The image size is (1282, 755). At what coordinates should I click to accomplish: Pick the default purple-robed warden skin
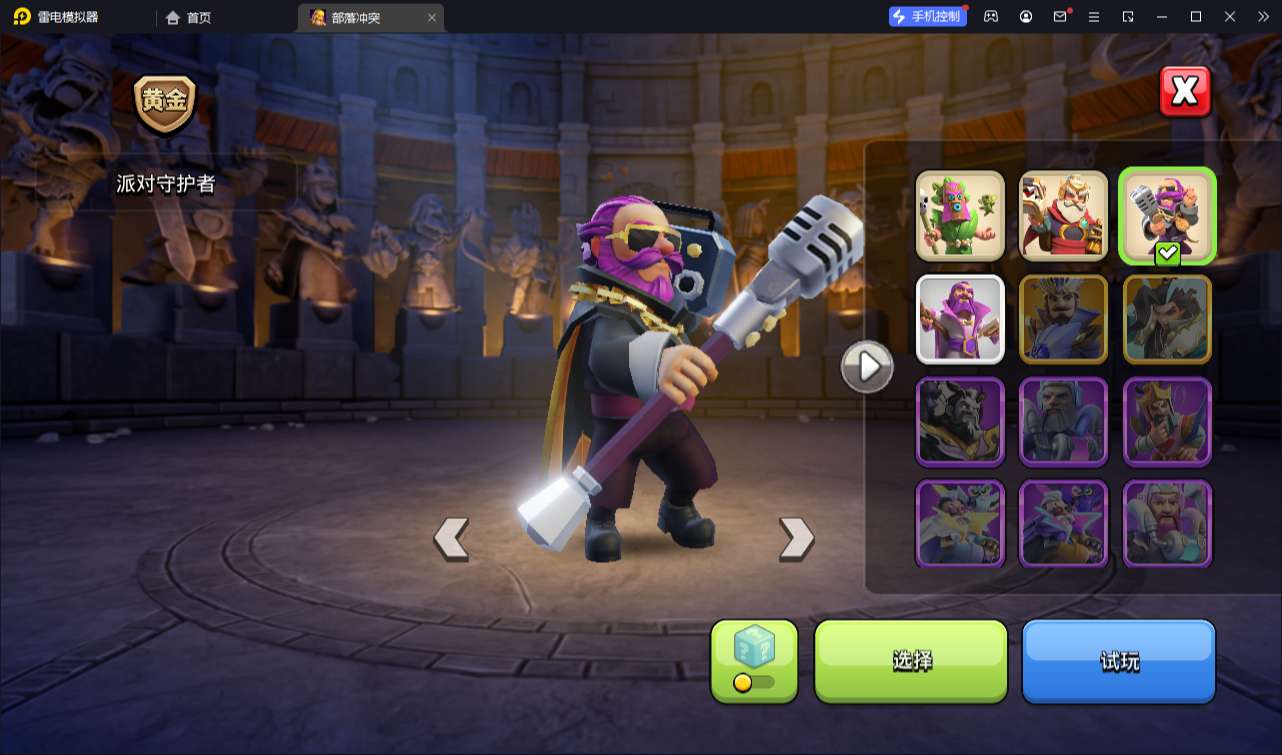tap(960, 319)
